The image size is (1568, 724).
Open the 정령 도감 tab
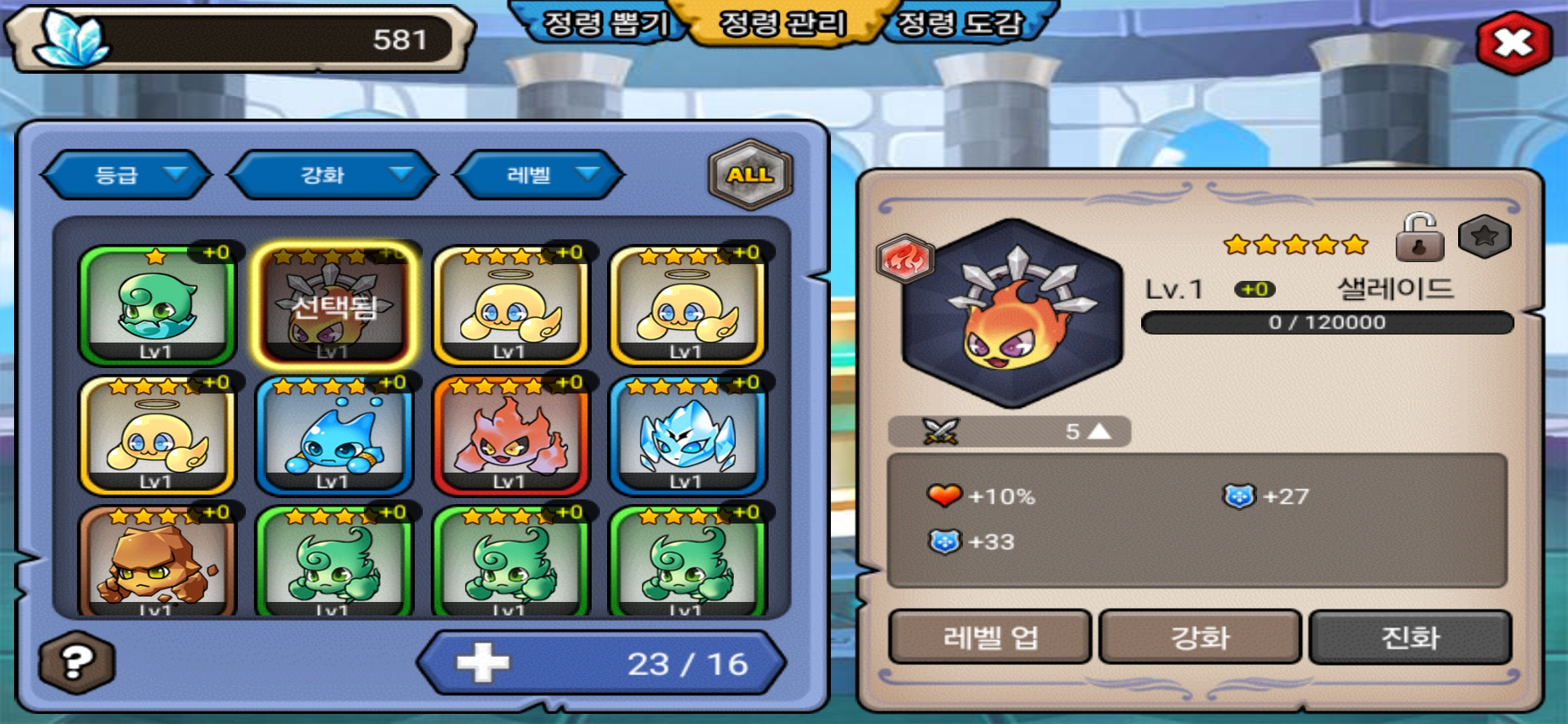(x=960, y=25)
